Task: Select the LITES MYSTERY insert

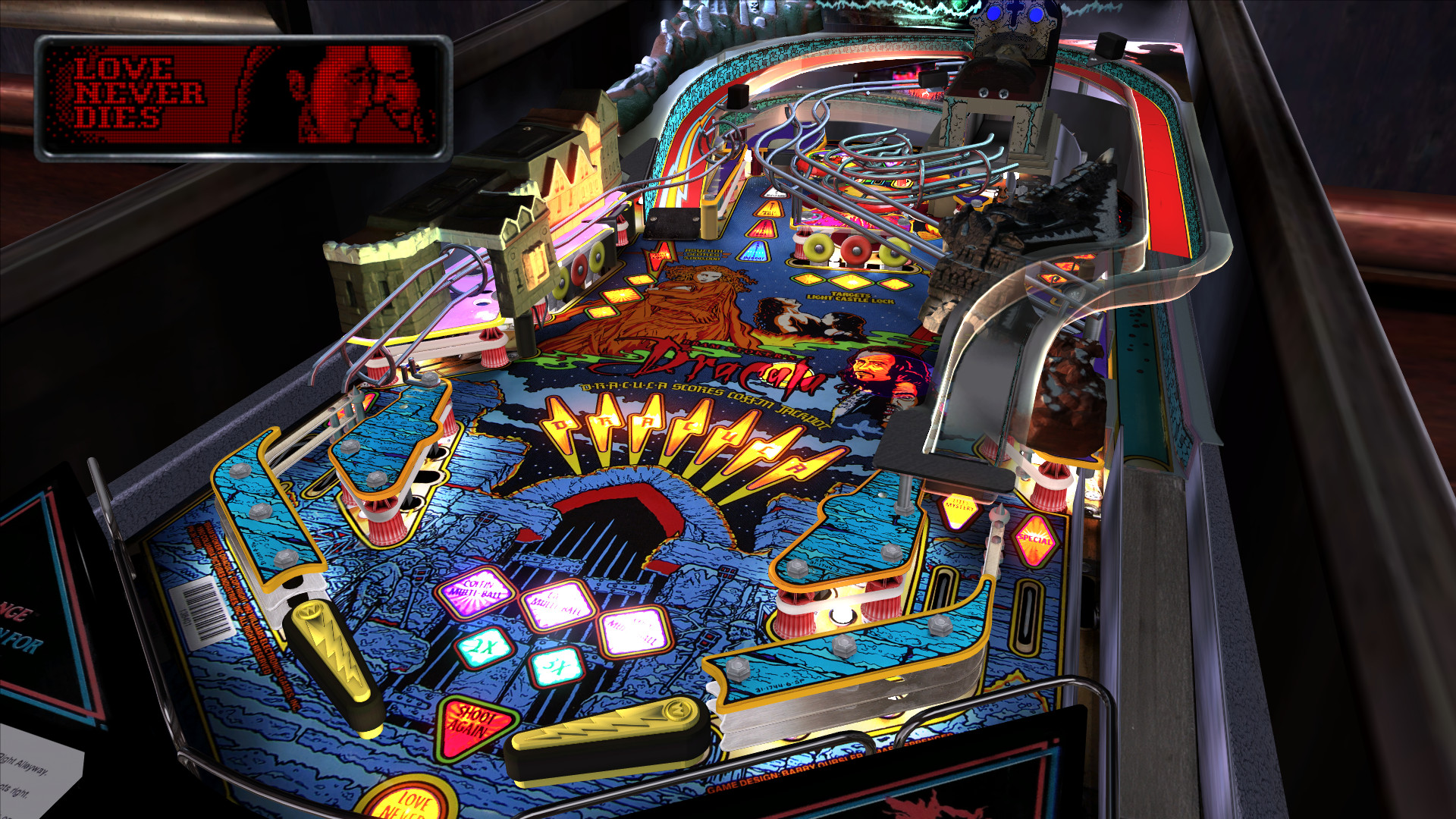Action: [x=959, y=510]
